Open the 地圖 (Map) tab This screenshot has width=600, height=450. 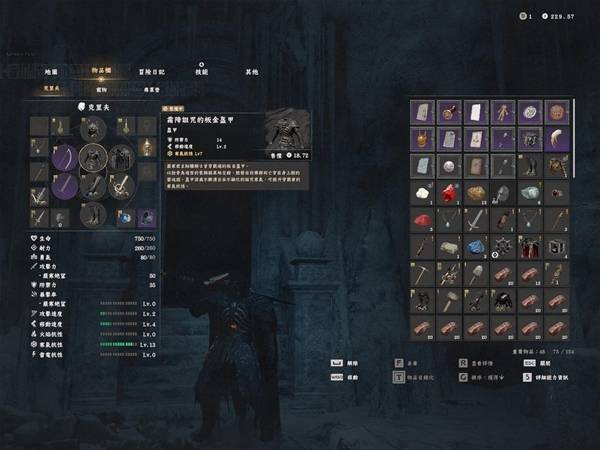pyautogui.click(x=51, y=72)
